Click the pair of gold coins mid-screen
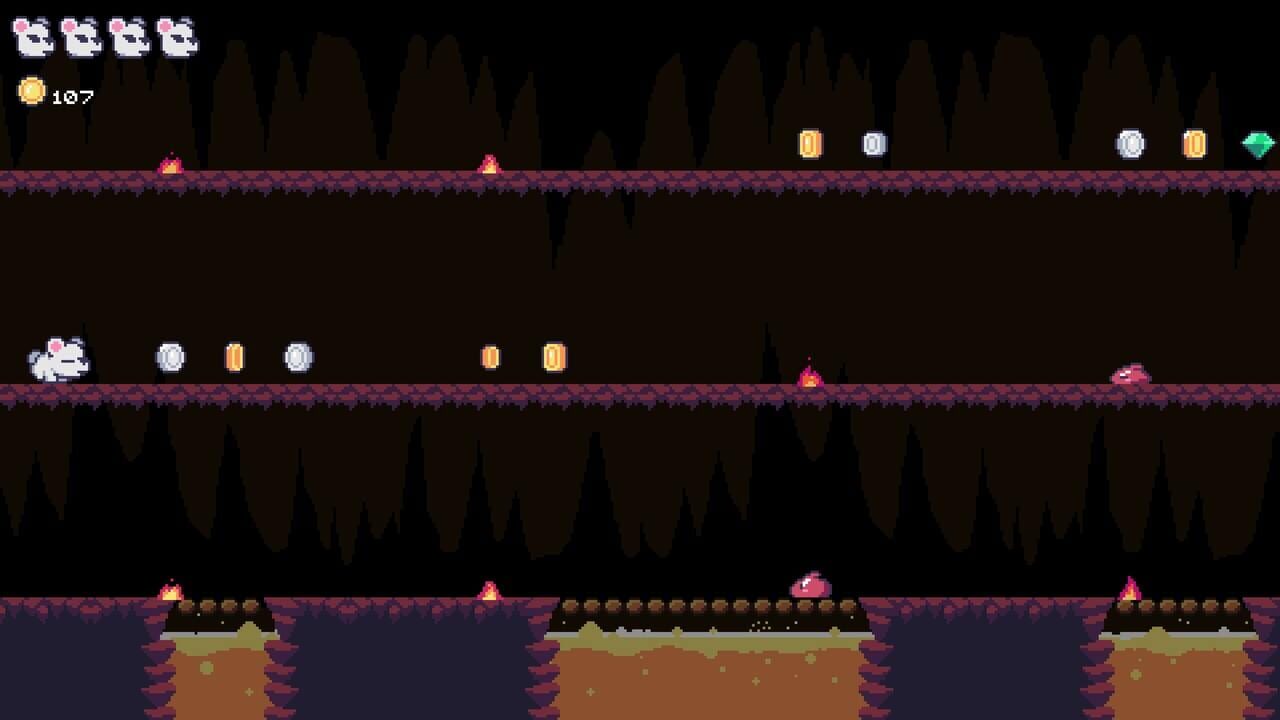This screenshot has height=720, width=1280. point(520,355)
